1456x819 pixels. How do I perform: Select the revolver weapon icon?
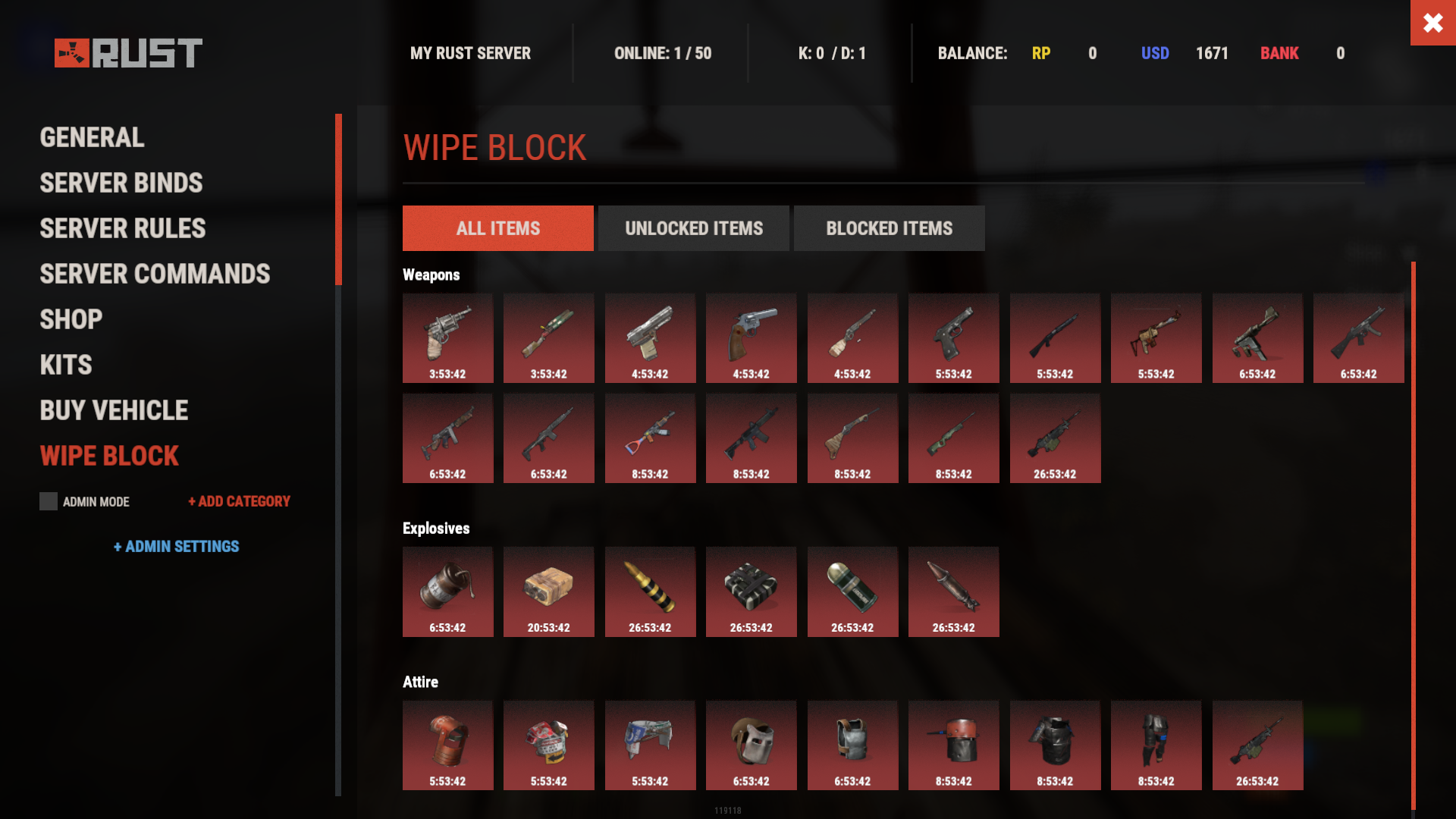(x=448, y=338)
